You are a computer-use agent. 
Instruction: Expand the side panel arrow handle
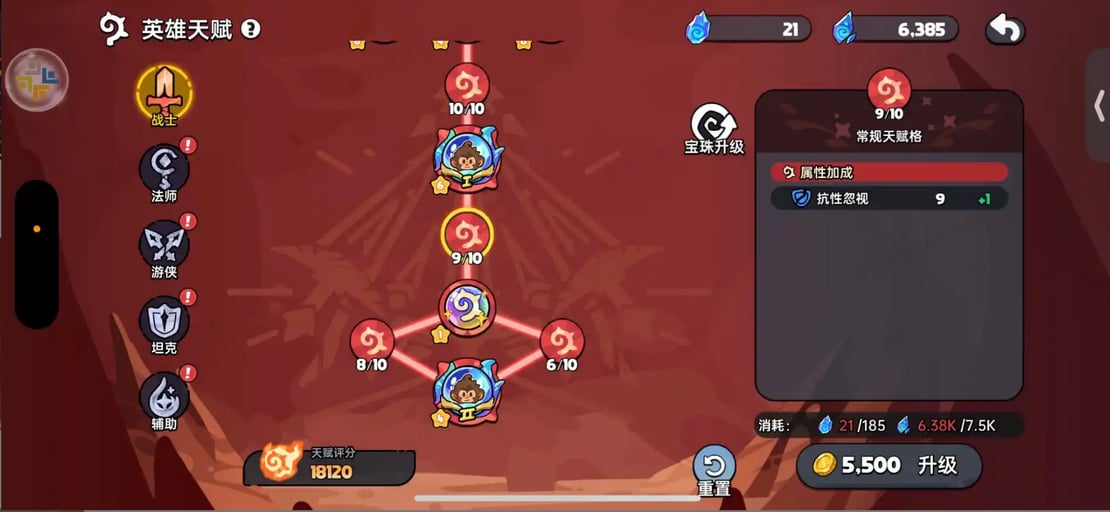click(x=1097, y=105)
